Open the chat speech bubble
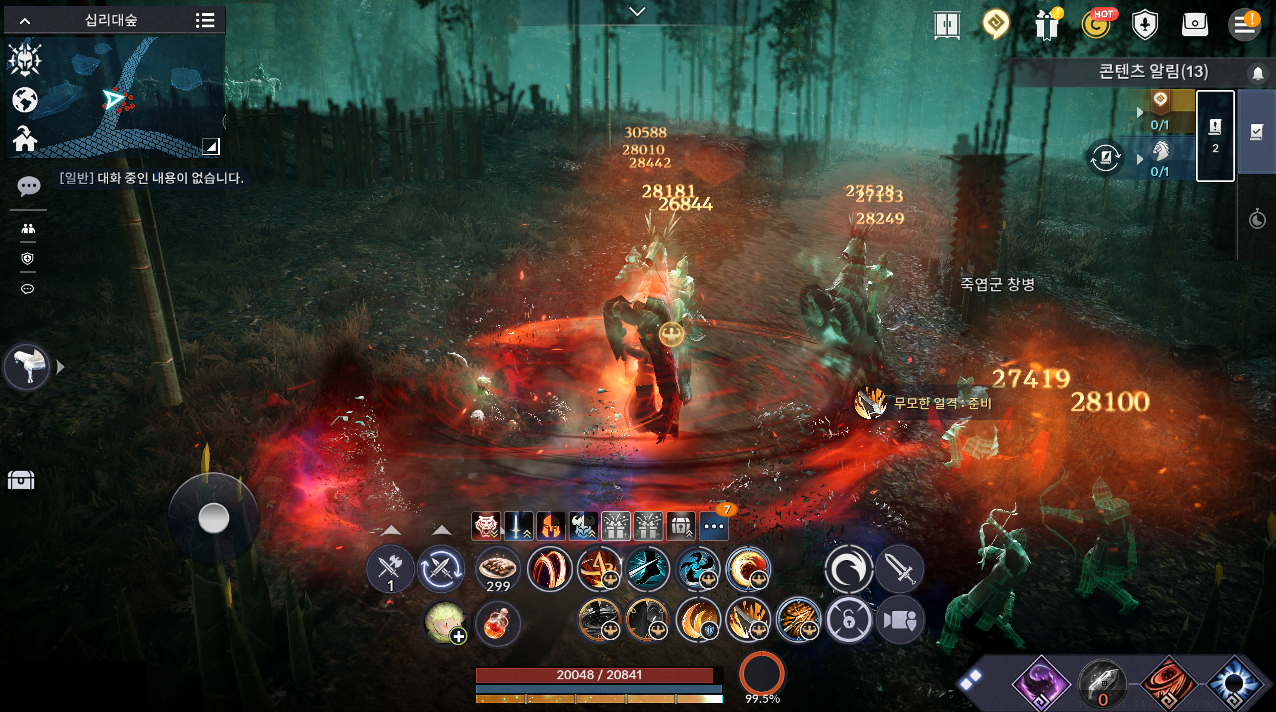 point(28,186)
